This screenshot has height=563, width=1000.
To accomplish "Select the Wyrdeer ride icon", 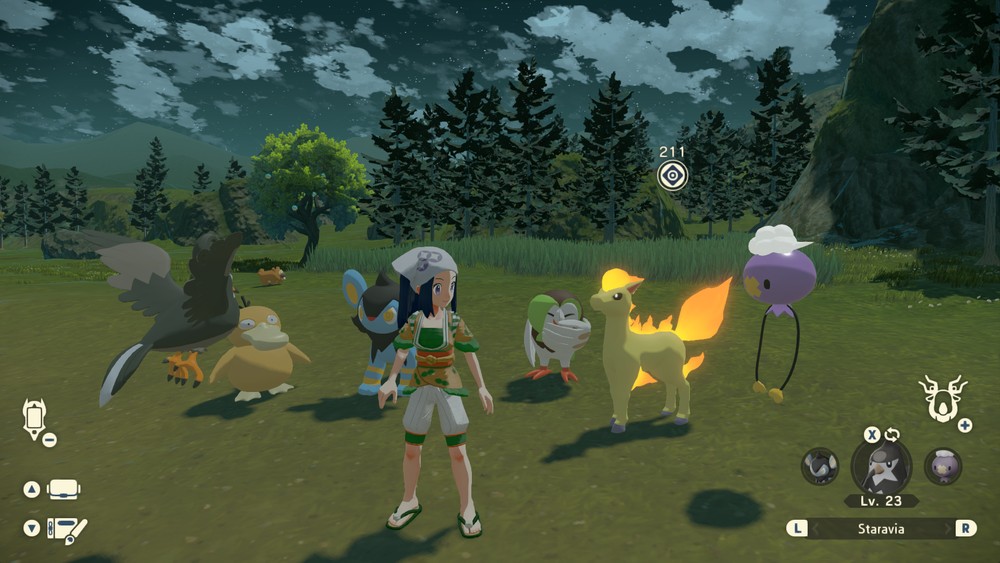I will tap(939, 398).
